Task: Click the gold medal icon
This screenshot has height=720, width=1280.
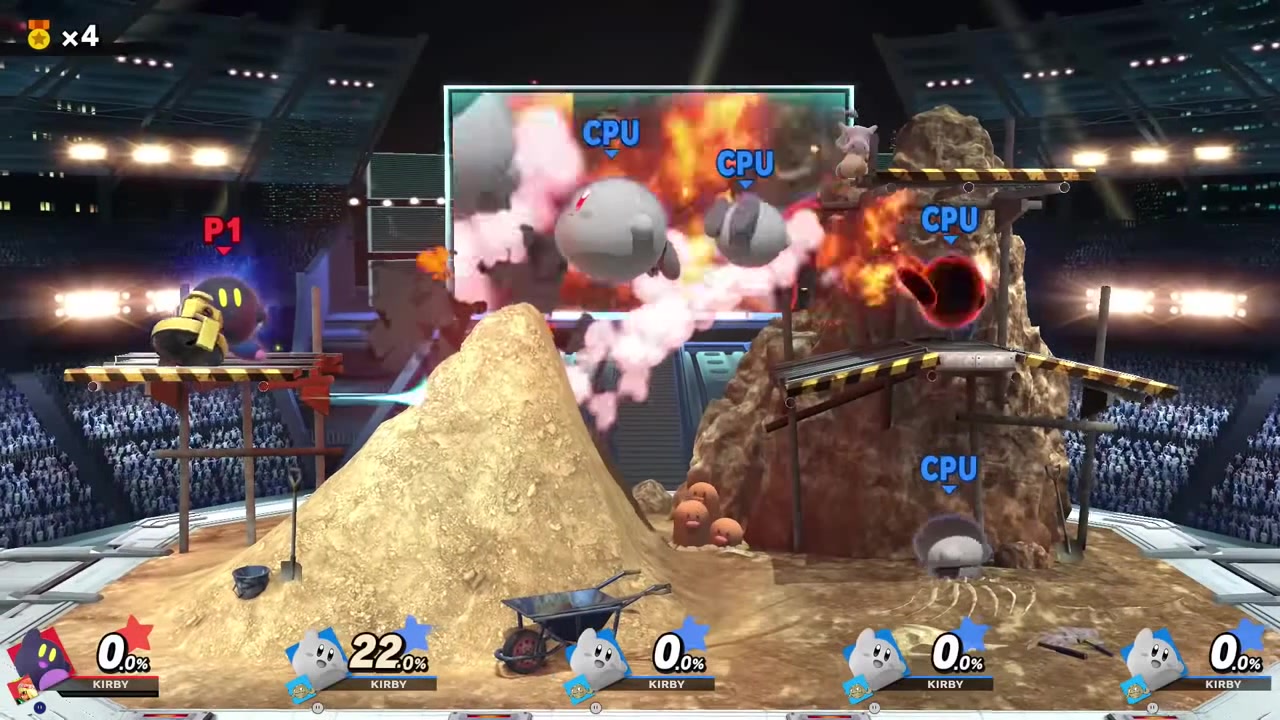Action: coord(39,36)
